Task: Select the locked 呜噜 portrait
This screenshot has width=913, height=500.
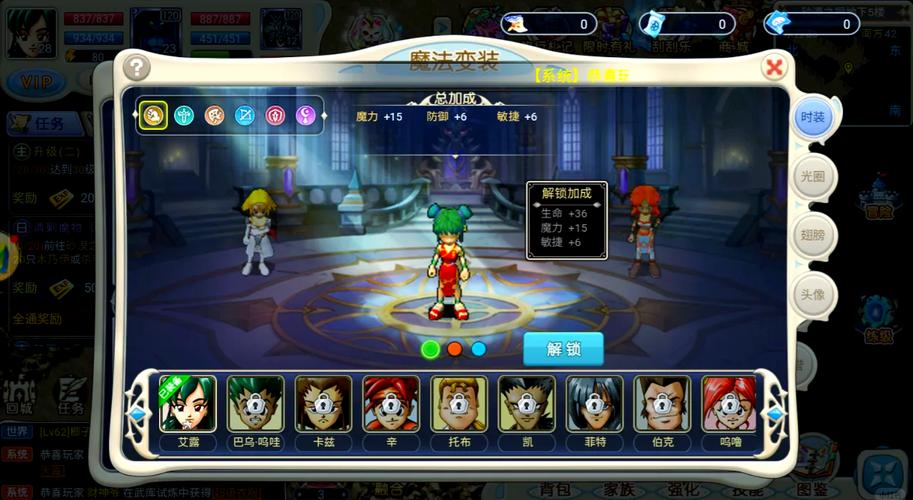Action: pos(729,404)
